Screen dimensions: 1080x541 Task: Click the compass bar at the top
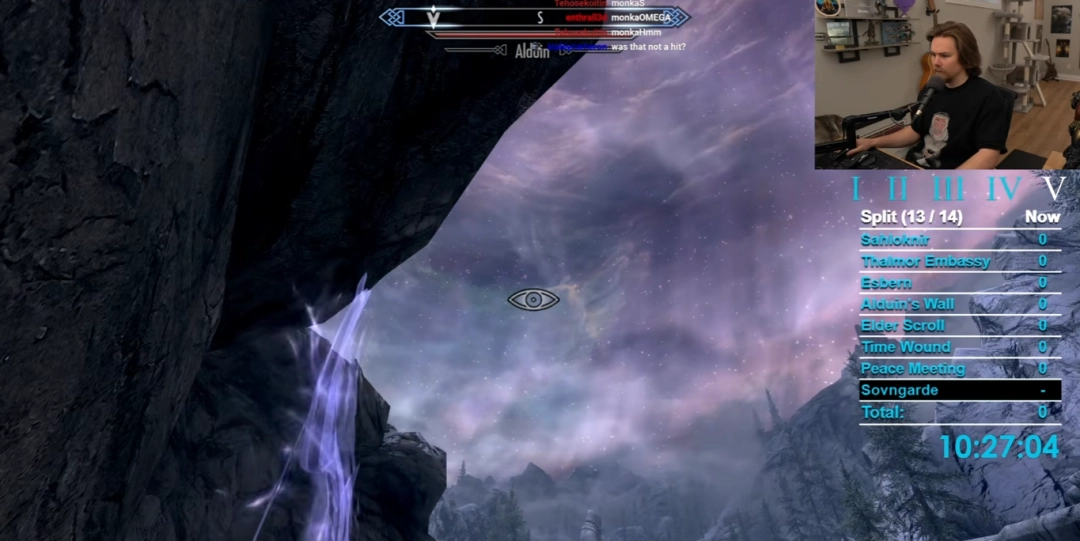(x=534, y=17)
